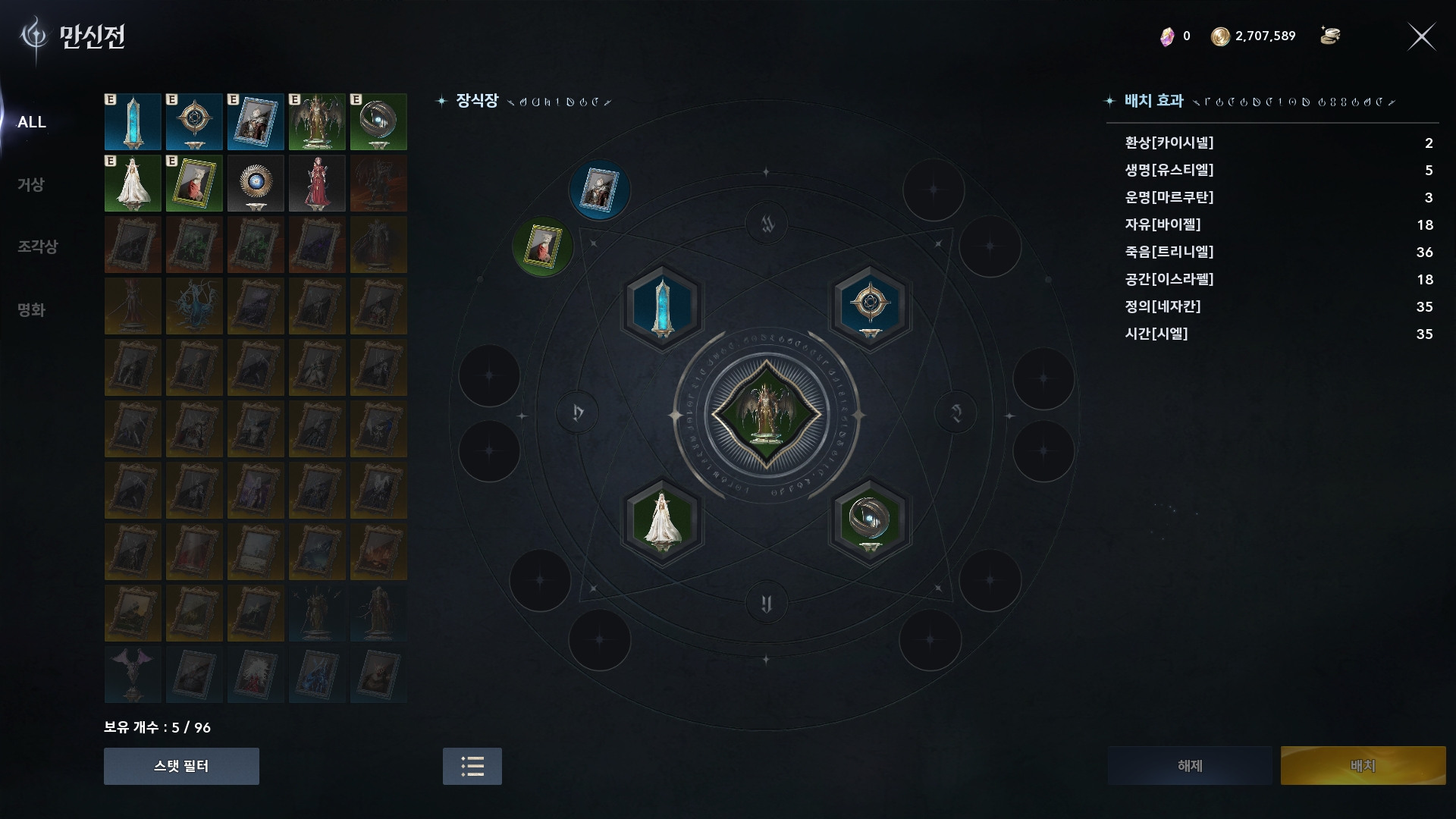Image resolution: width=1456 pixels, height=819 pixels.
Task: Open the 조각상 category tab
Action: [37, 246]
